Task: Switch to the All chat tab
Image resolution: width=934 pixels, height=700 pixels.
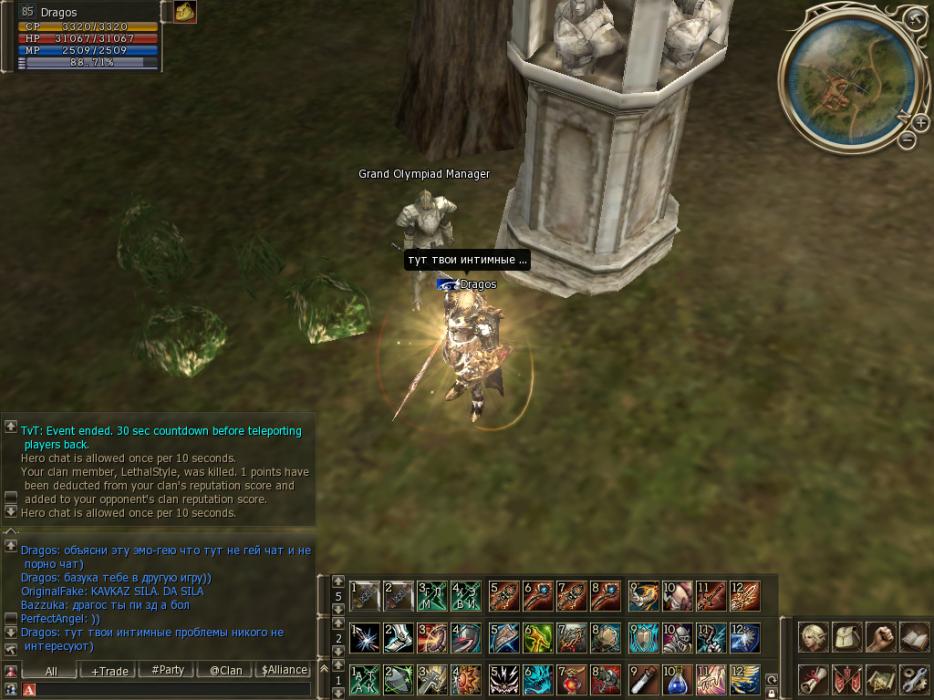Action: 50,671
